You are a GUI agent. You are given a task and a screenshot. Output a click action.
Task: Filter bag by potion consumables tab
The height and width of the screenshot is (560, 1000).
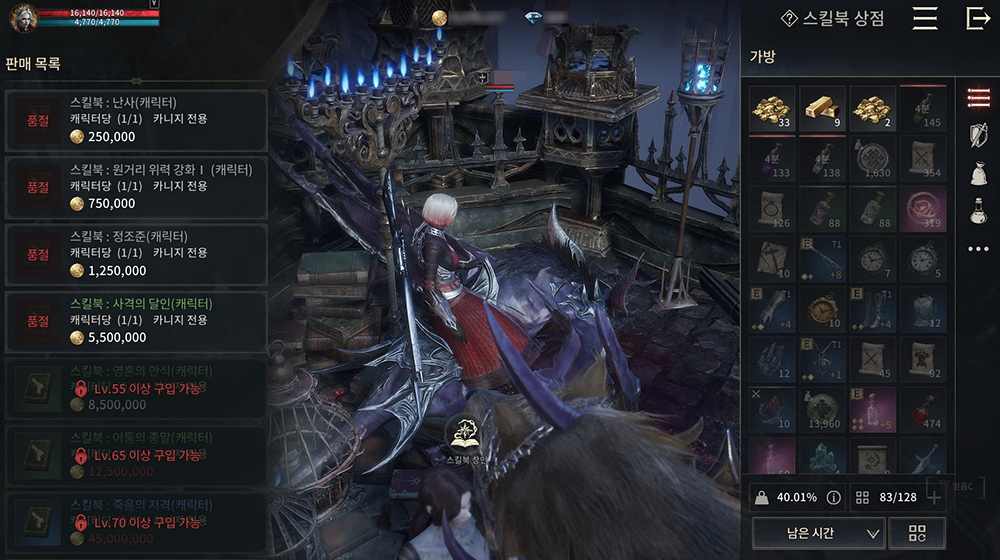(x=978, y=211)
